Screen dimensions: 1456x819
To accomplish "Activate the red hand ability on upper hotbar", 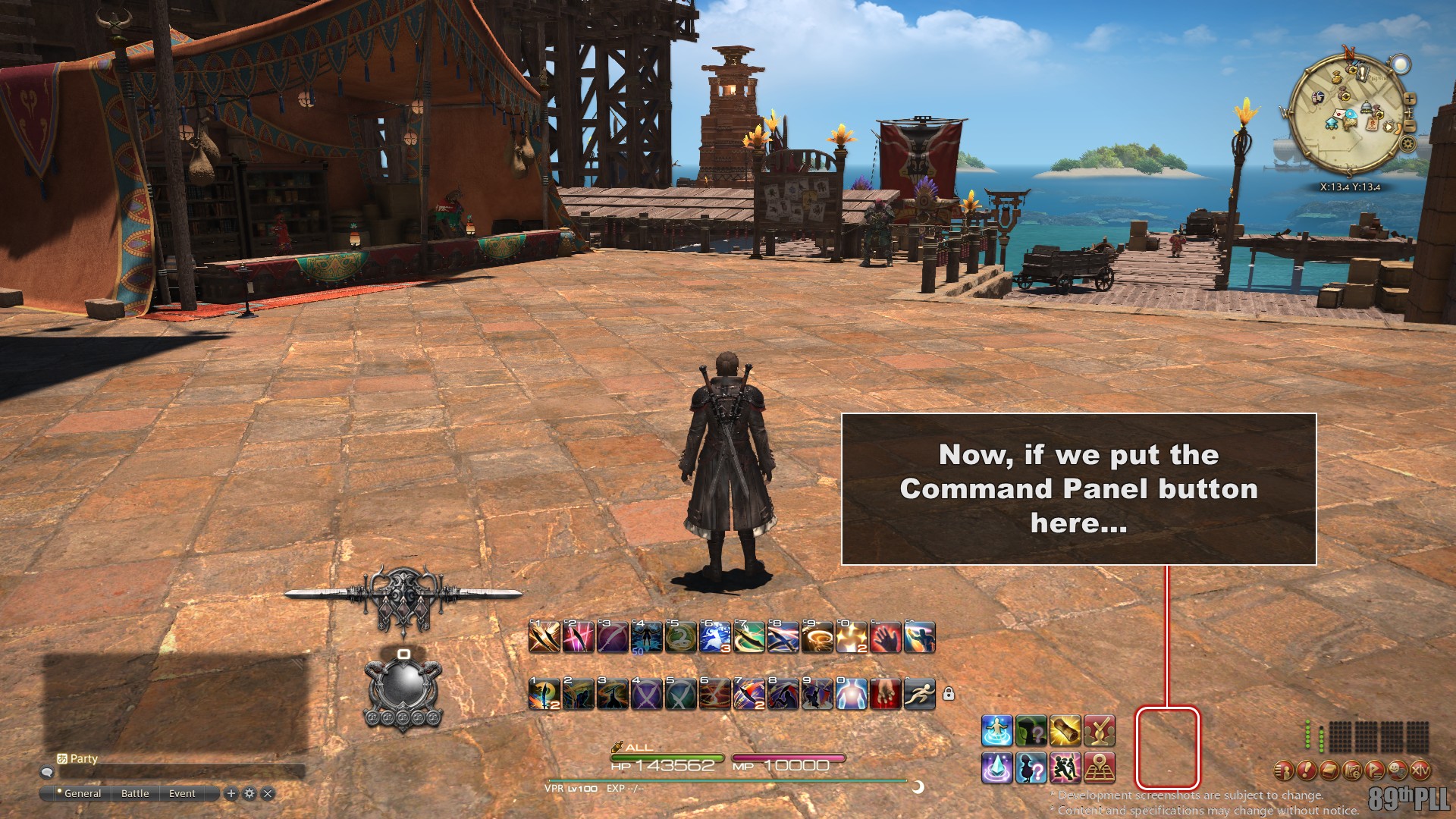I will click(x=885, y=638).
